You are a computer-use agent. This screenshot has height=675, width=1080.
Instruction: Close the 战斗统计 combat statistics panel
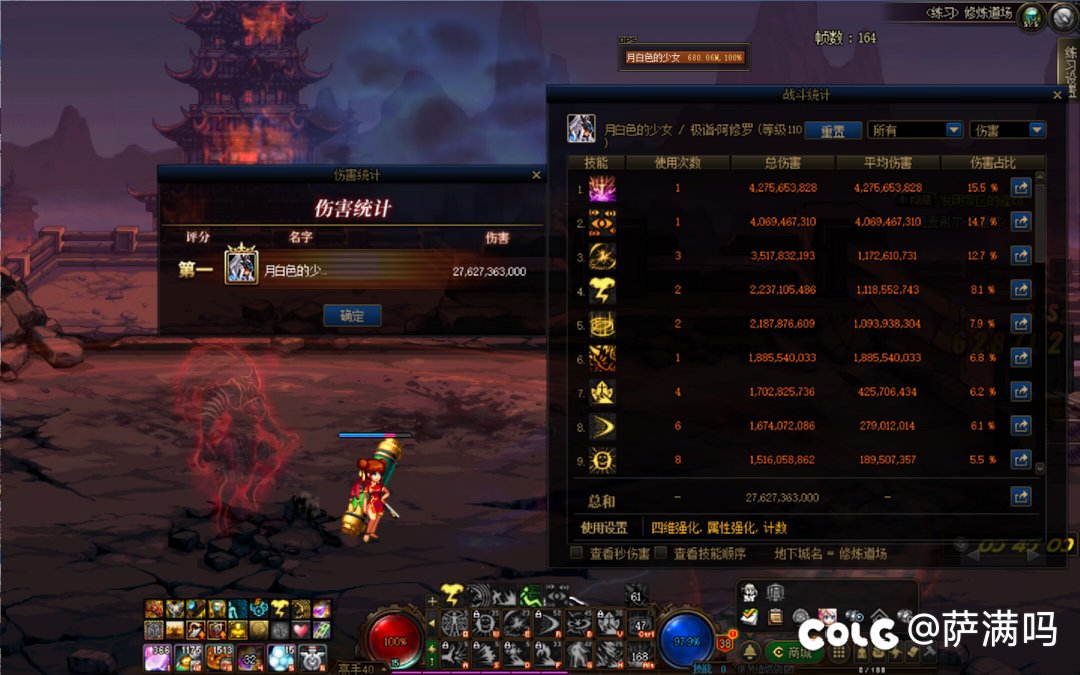[x=1058, y=95]
